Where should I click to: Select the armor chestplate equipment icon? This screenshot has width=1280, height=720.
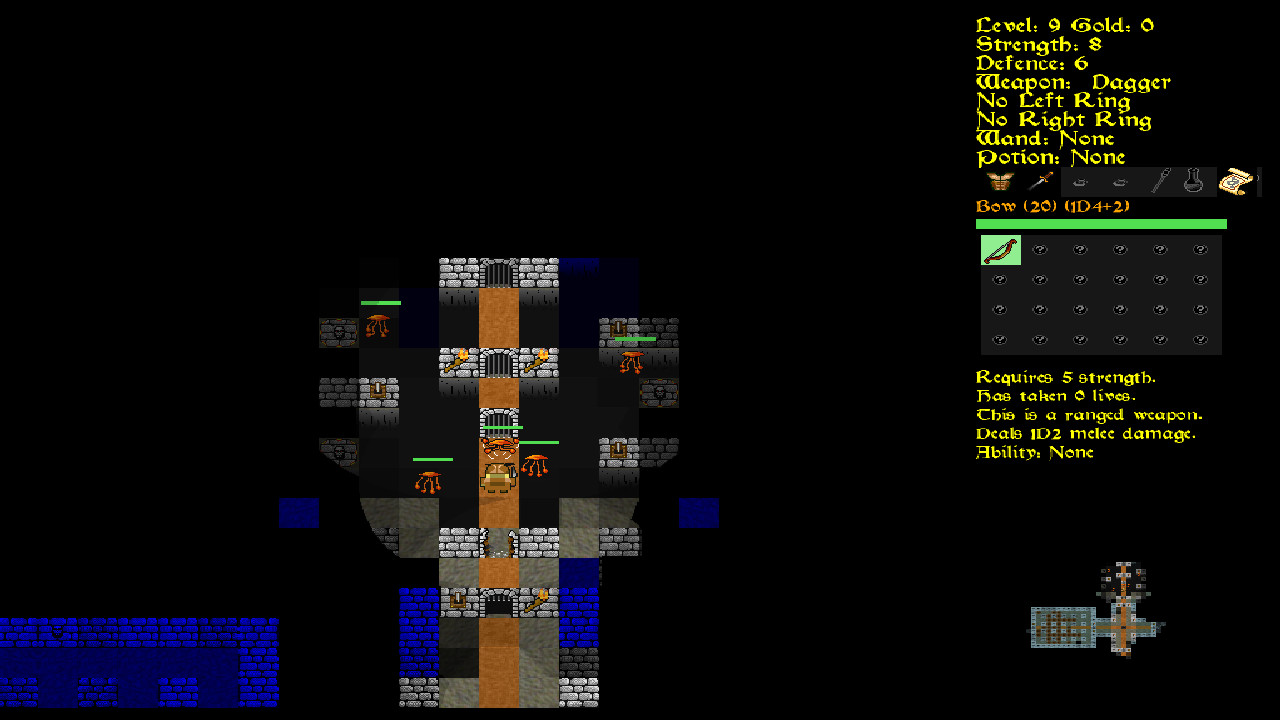(999, 182)
